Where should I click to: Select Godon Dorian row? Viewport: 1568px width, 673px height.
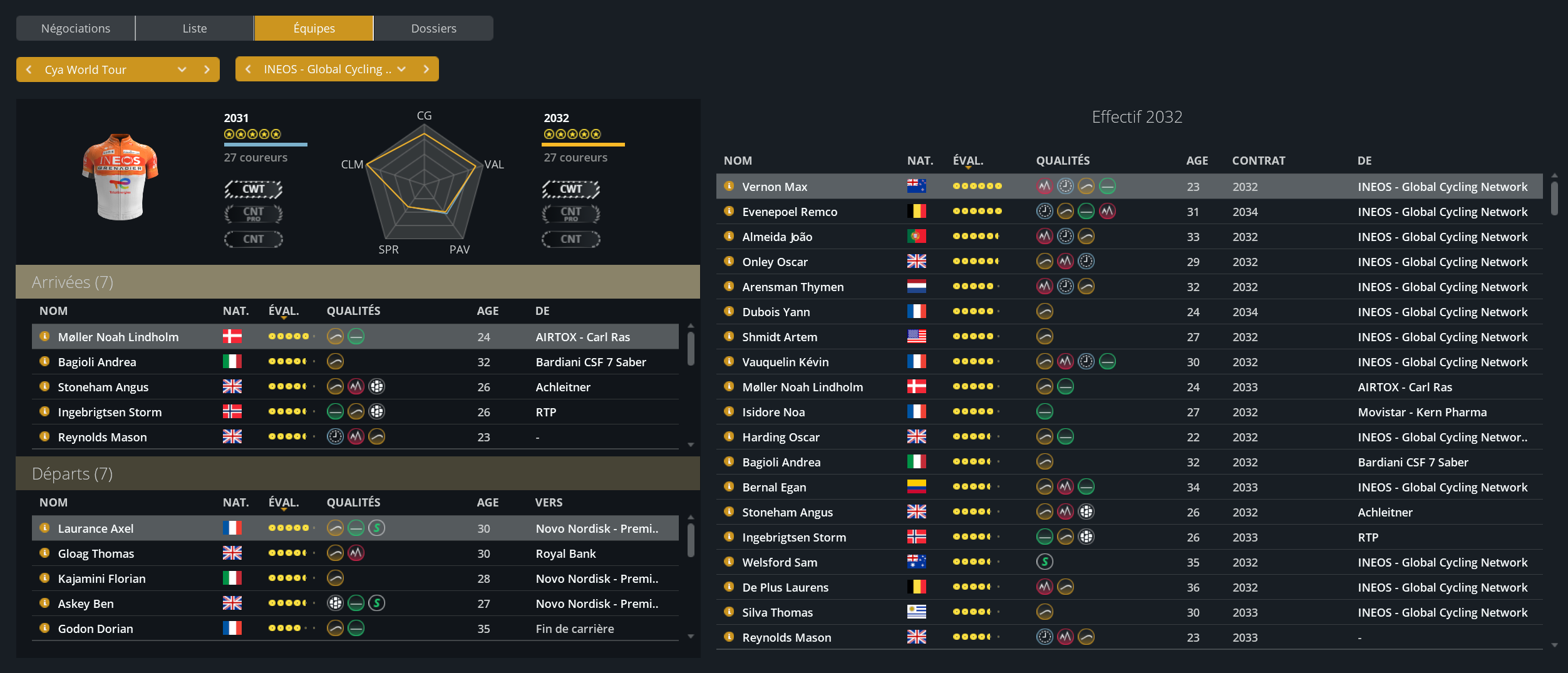tap(95, 629)
